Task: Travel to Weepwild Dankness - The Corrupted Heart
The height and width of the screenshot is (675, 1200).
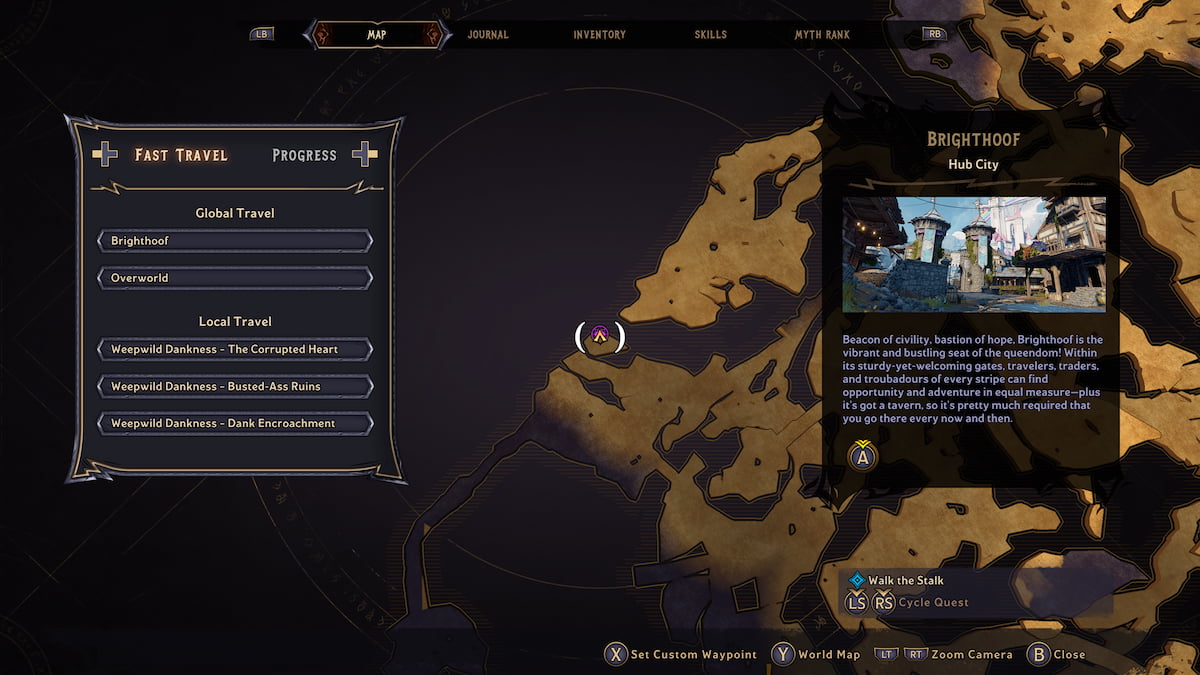Action: tap(235, 350)
